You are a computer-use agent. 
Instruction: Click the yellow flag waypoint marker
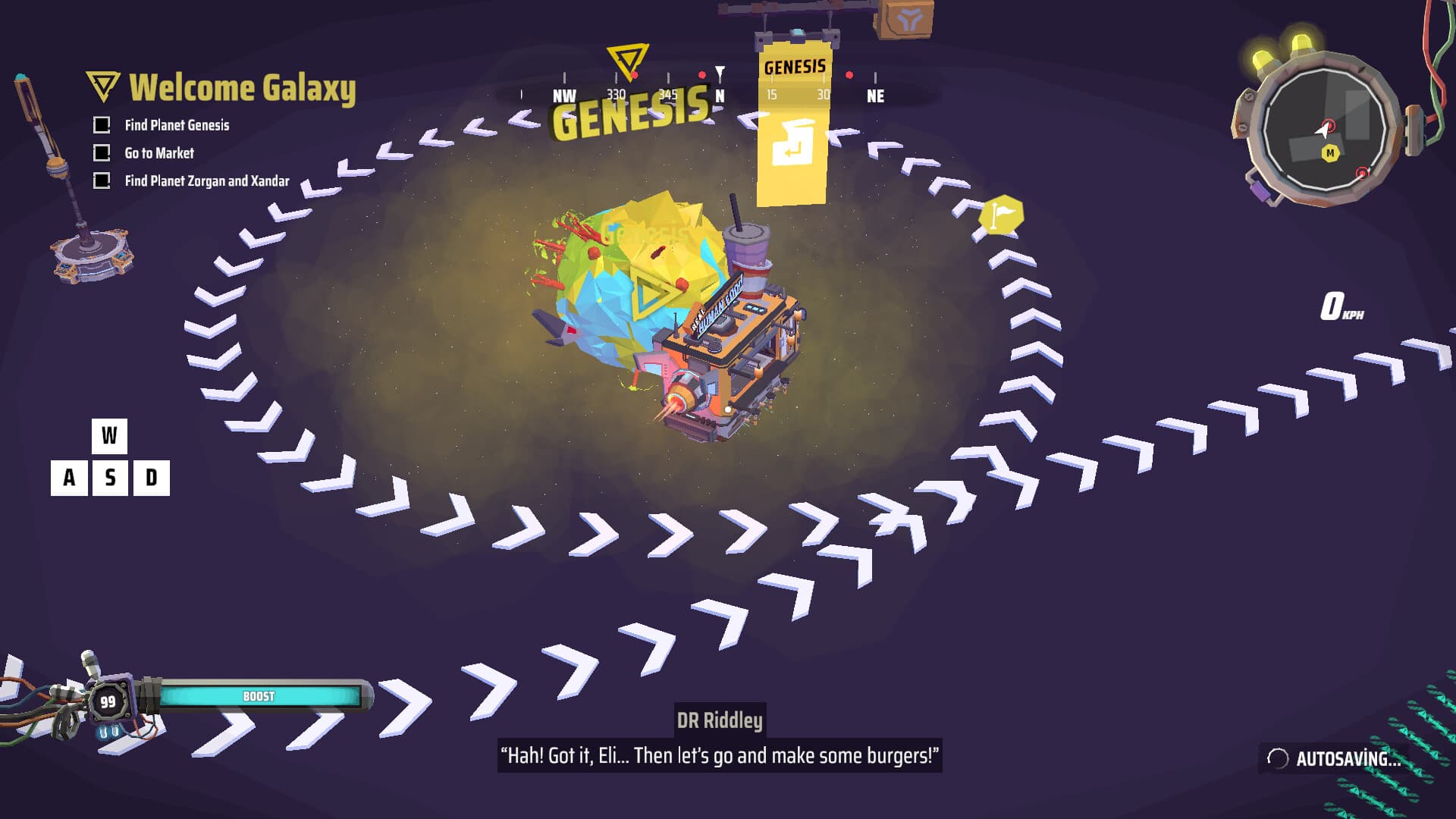pos(1000,215)
